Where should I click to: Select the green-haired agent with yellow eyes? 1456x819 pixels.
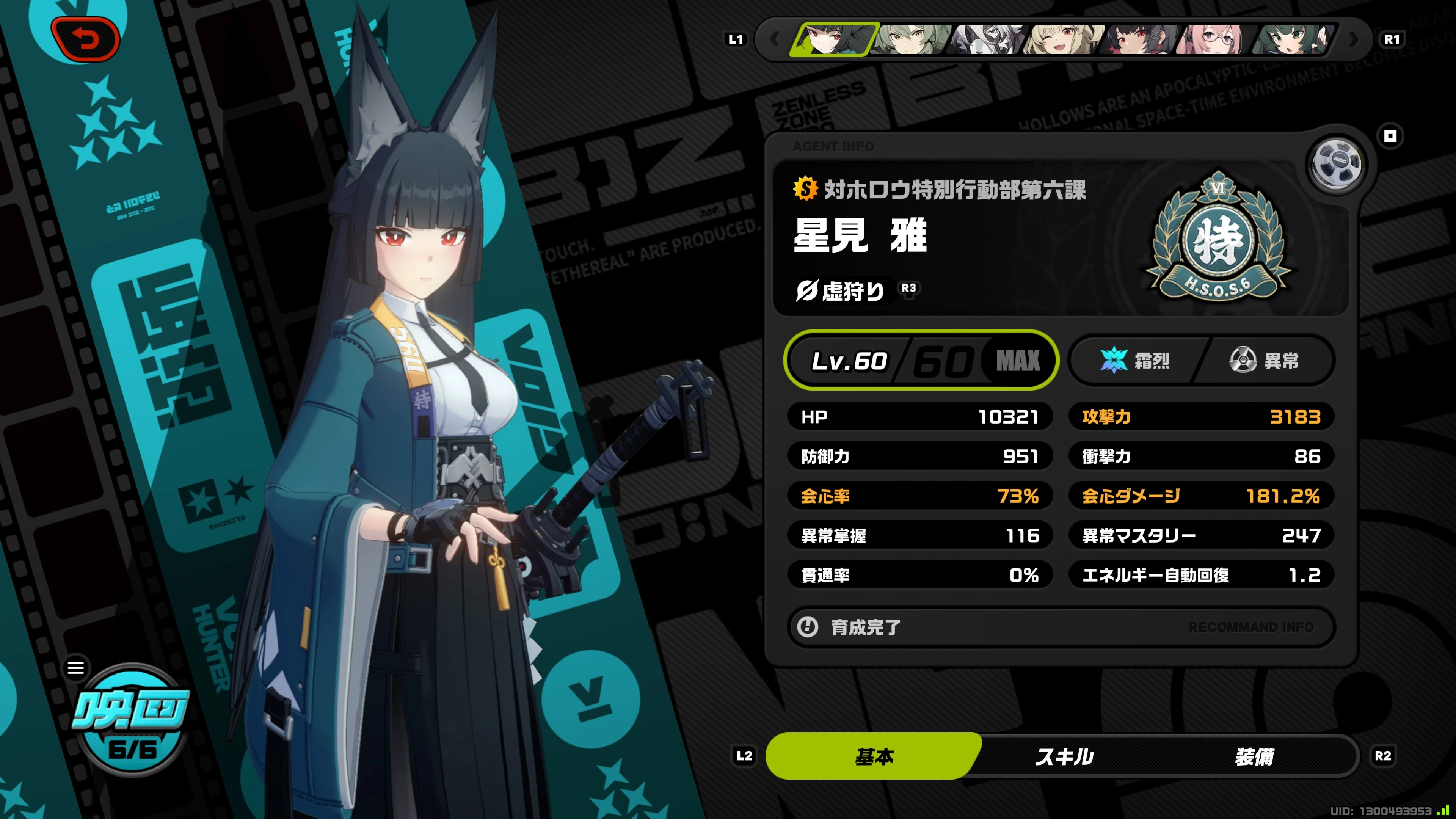click(910, 39)
